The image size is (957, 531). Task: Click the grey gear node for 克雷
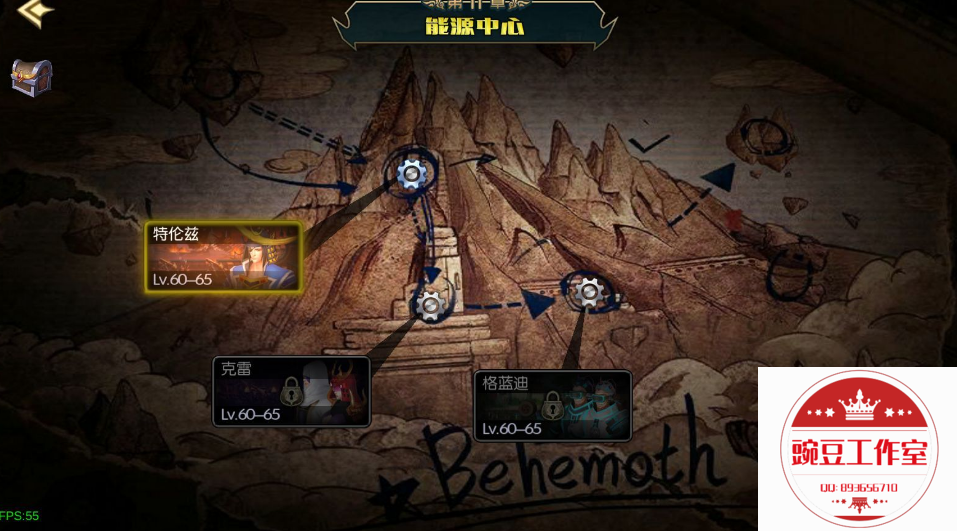[x=431, y=303]
